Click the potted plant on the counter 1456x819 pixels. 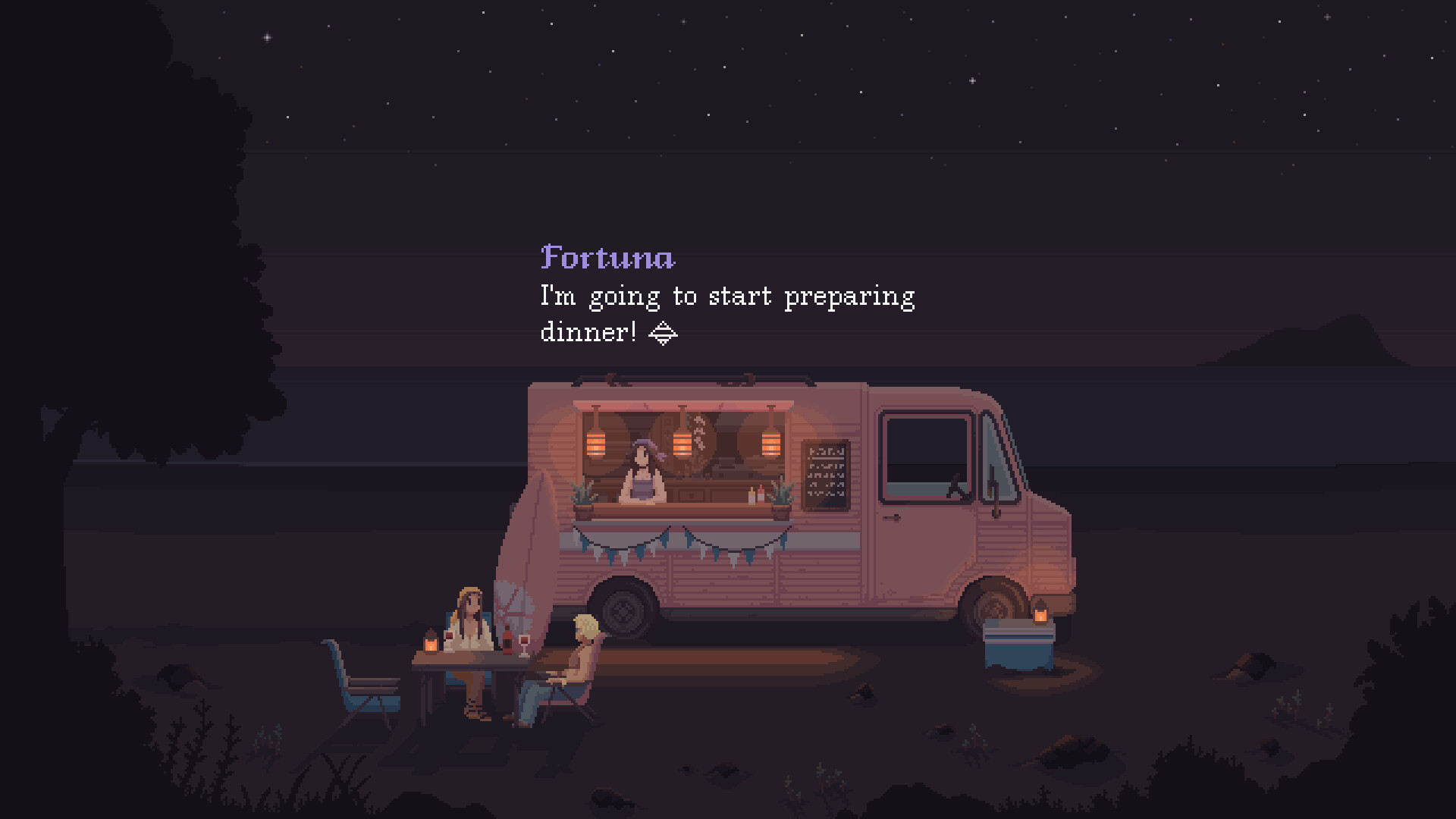pos(582,497)
